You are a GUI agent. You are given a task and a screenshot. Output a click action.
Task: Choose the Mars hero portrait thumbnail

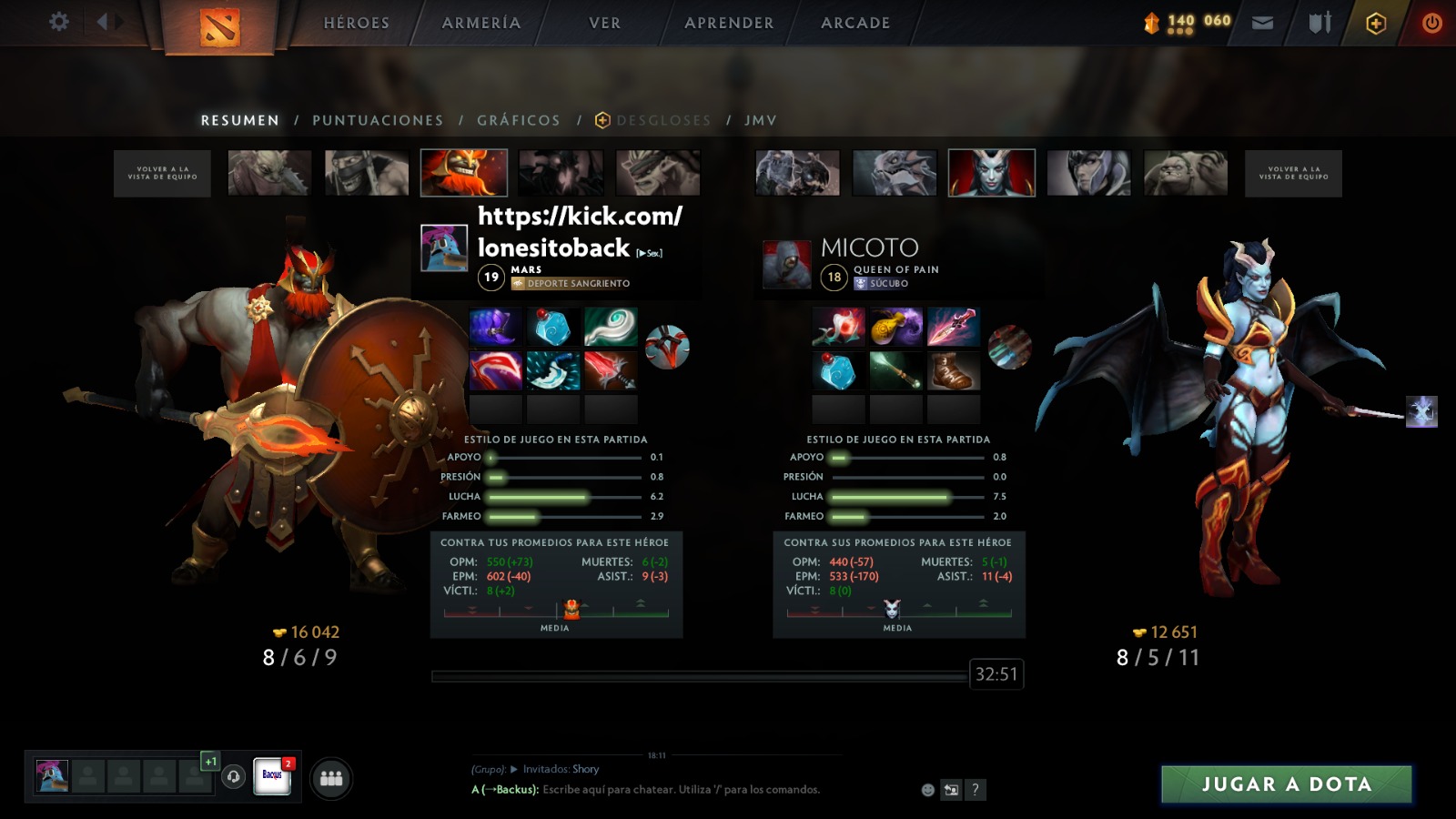pos(464,173)
